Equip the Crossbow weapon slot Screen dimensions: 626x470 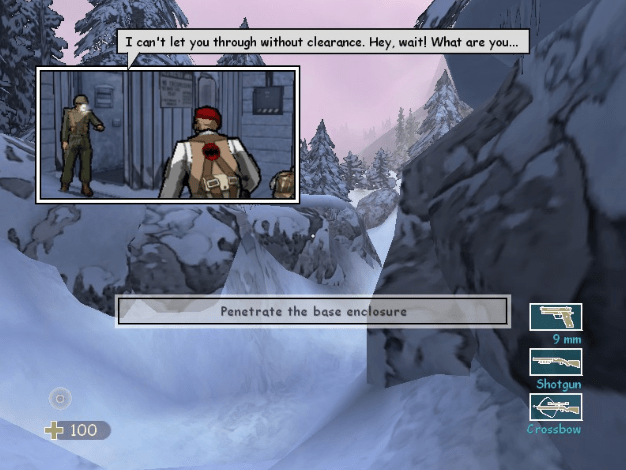(x=555, y=407)
